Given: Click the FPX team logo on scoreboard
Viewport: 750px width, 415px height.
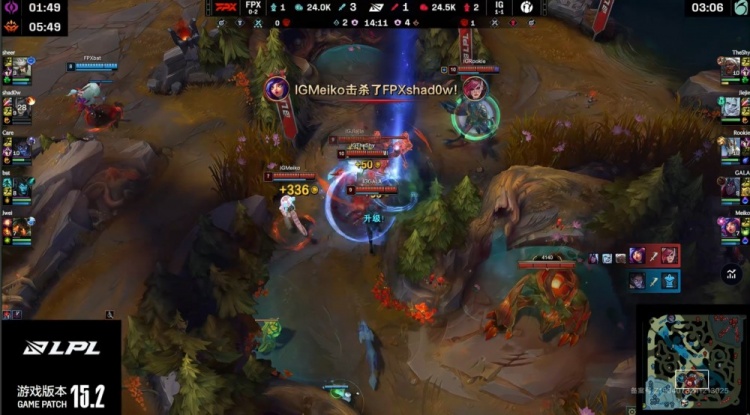Looking at the screenshot, I should (228, 7).
